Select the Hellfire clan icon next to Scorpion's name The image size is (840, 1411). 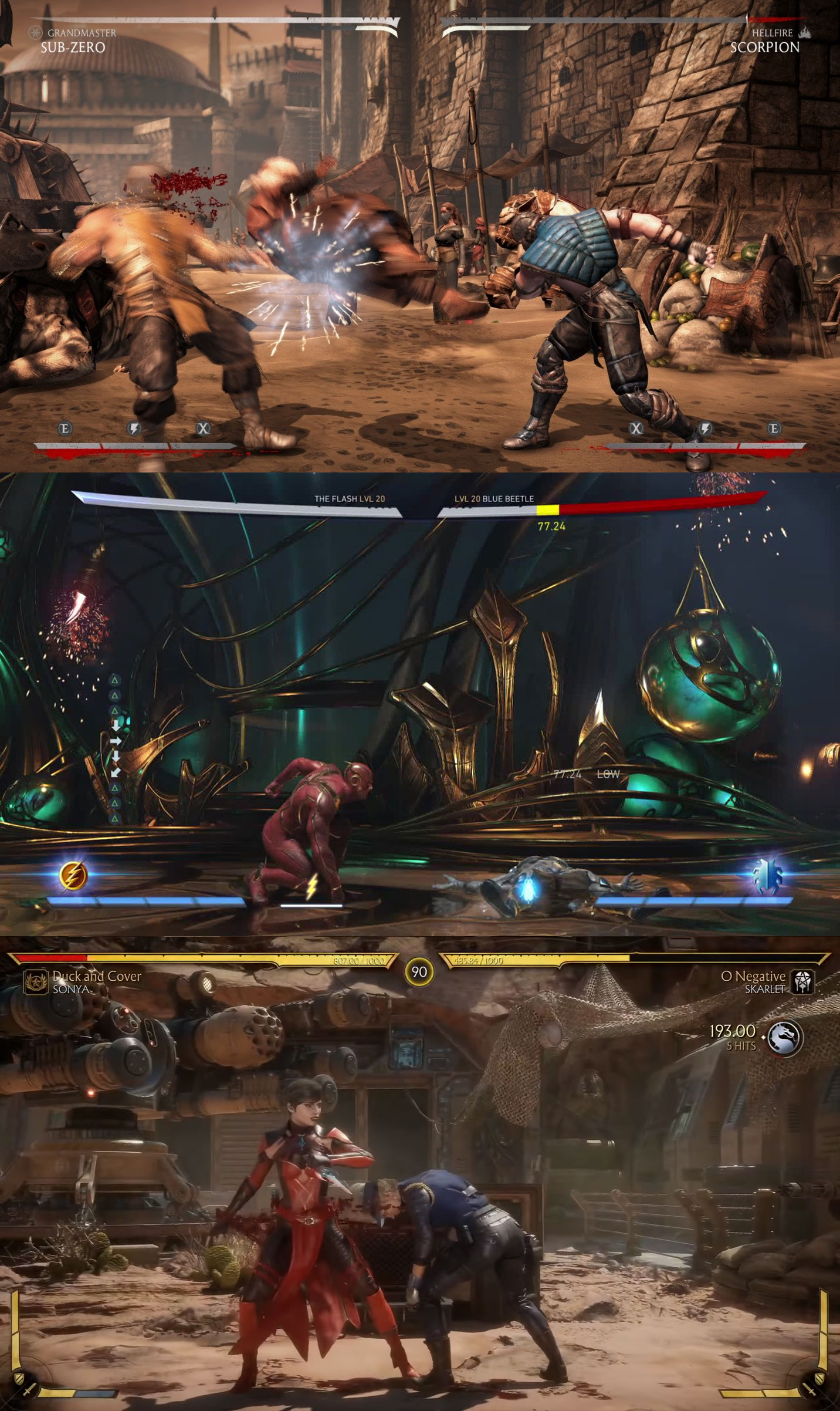coord(805,34)
